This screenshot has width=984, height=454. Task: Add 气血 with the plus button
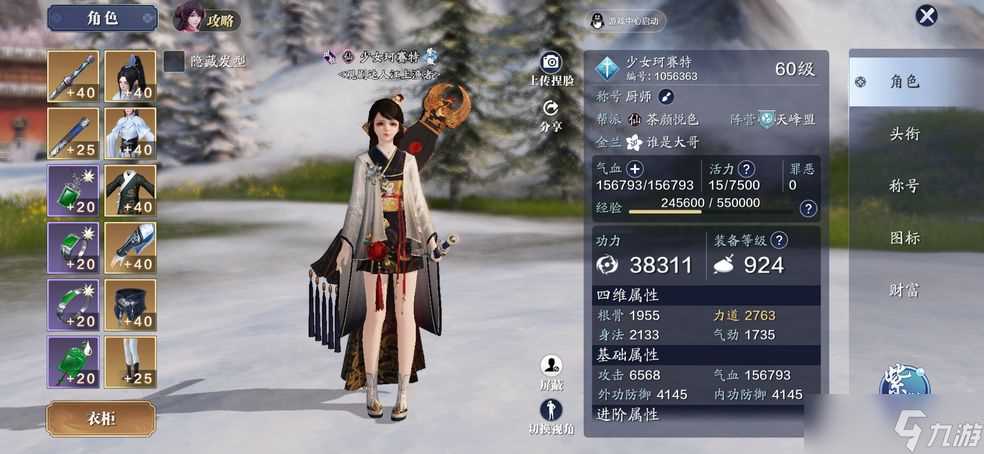pos(635,168)
